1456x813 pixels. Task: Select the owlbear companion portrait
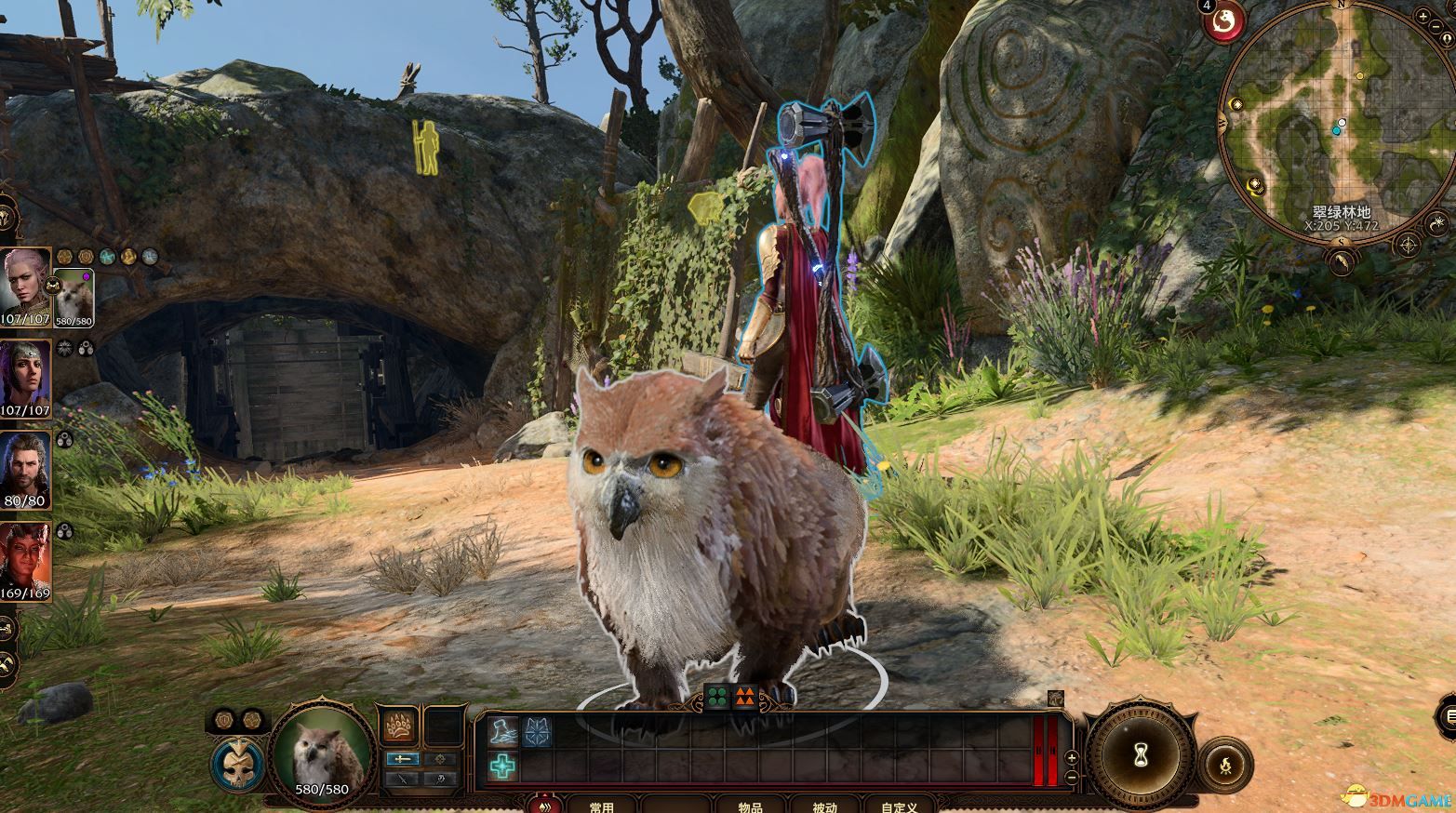(73, 295)
